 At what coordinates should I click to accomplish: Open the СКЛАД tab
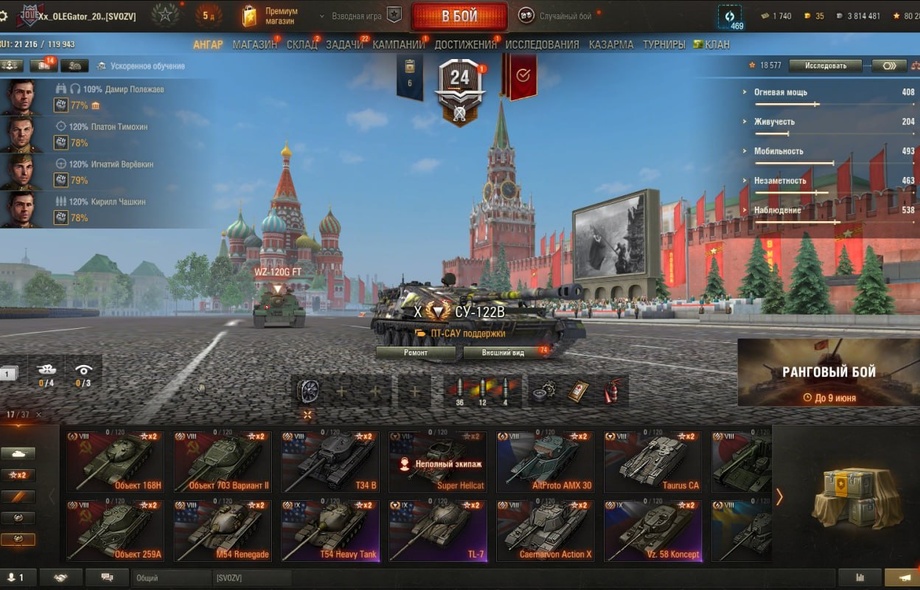coord(302,45)
